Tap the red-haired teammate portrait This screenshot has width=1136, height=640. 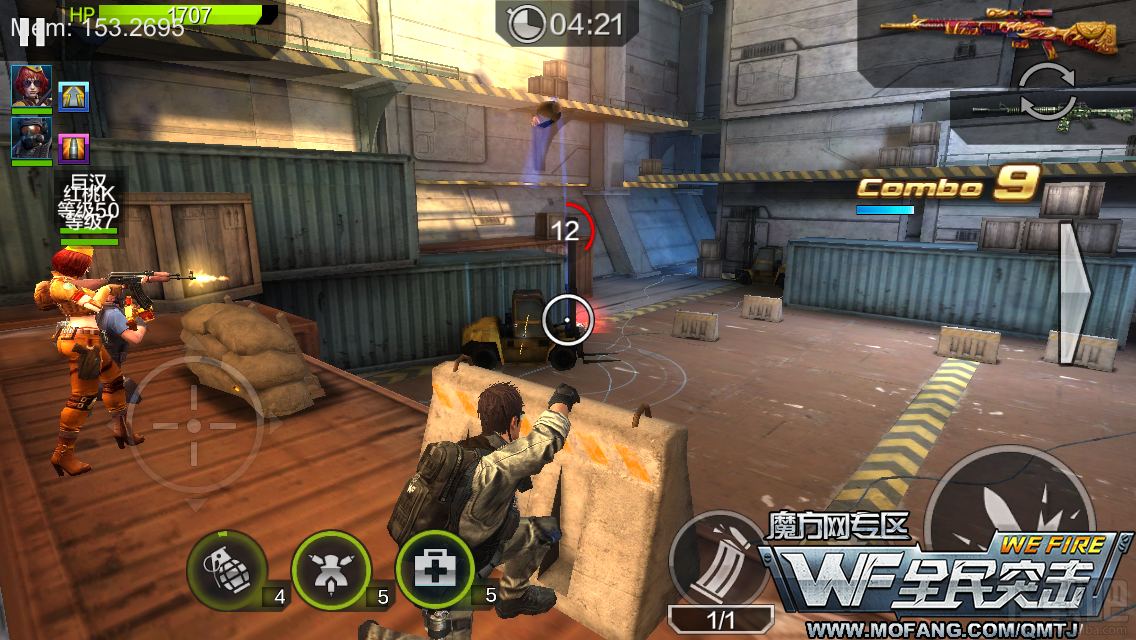(x=32, y=87)
